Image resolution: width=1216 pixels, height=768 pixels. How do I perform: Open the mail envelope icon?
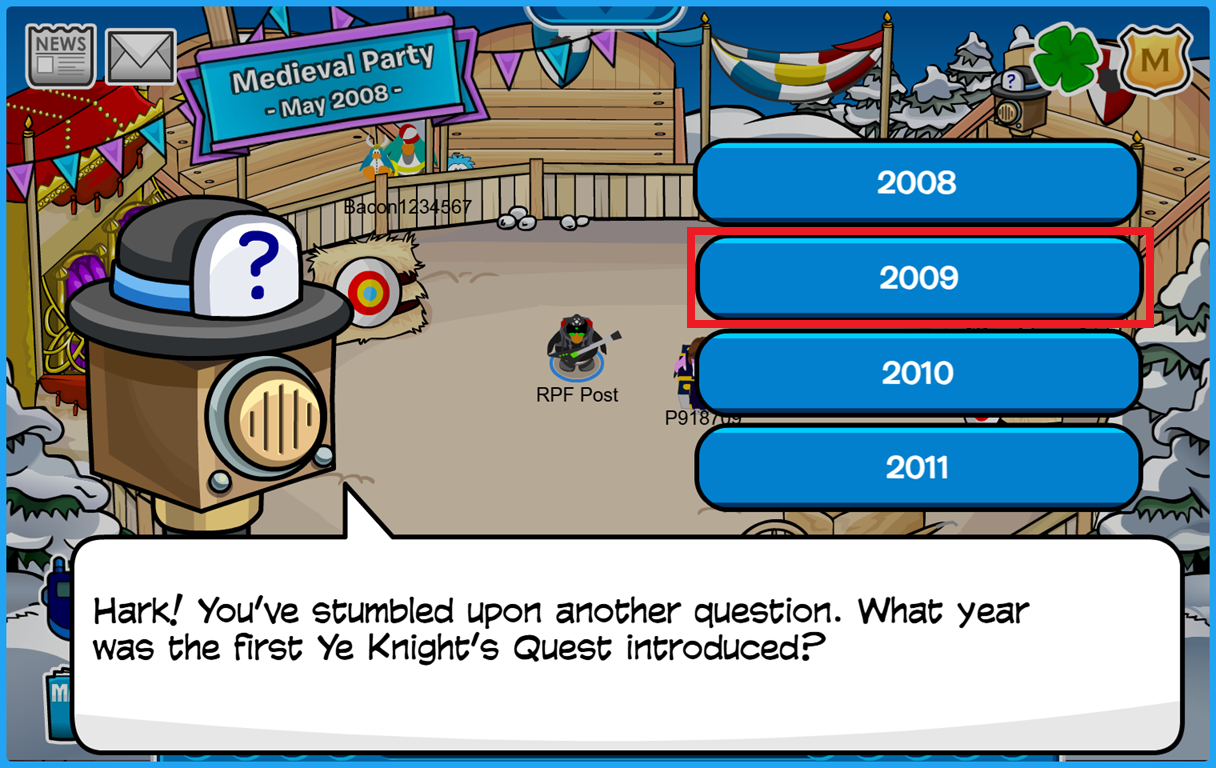(141, 56)
